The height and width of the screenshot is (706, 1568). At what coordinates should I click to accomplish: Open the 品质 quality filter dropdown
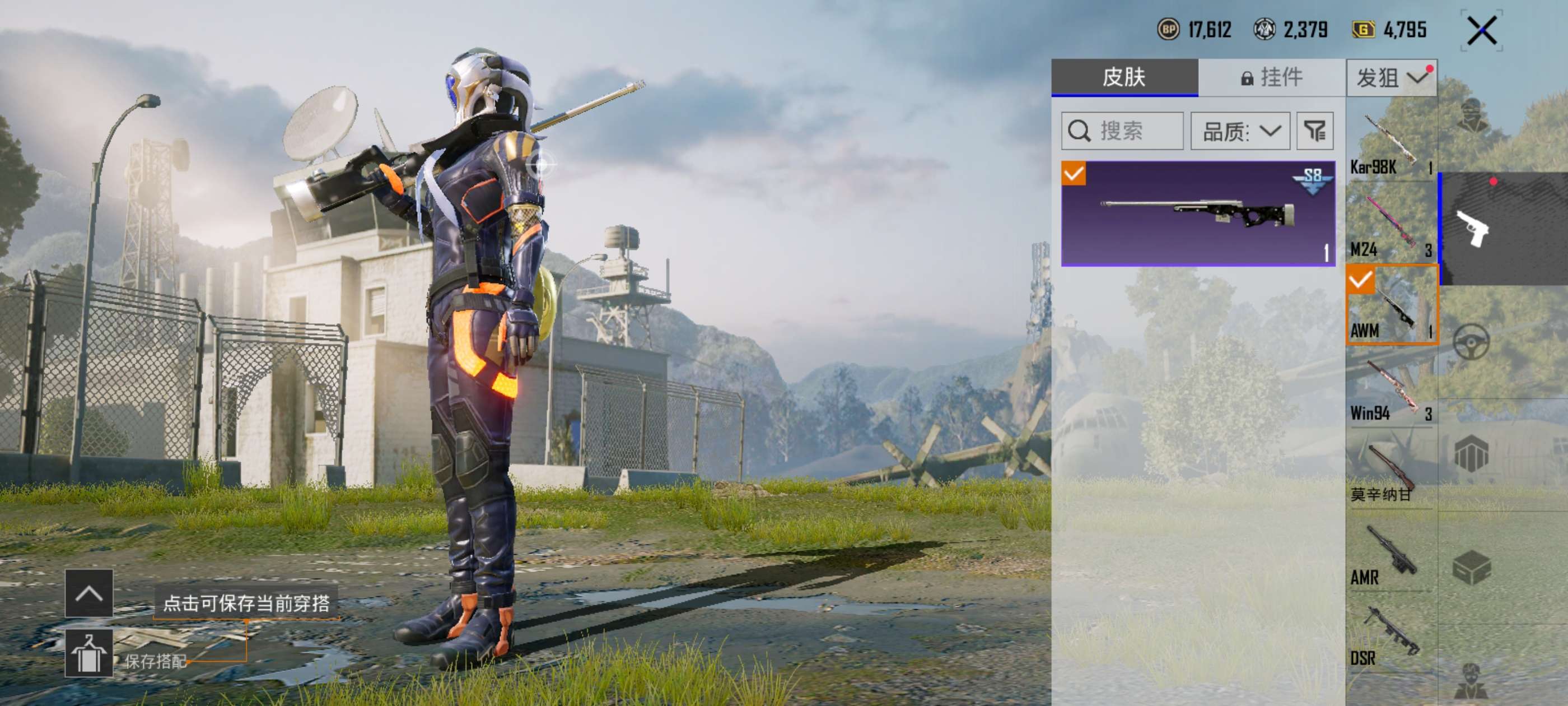click(x=1240, y=131)
